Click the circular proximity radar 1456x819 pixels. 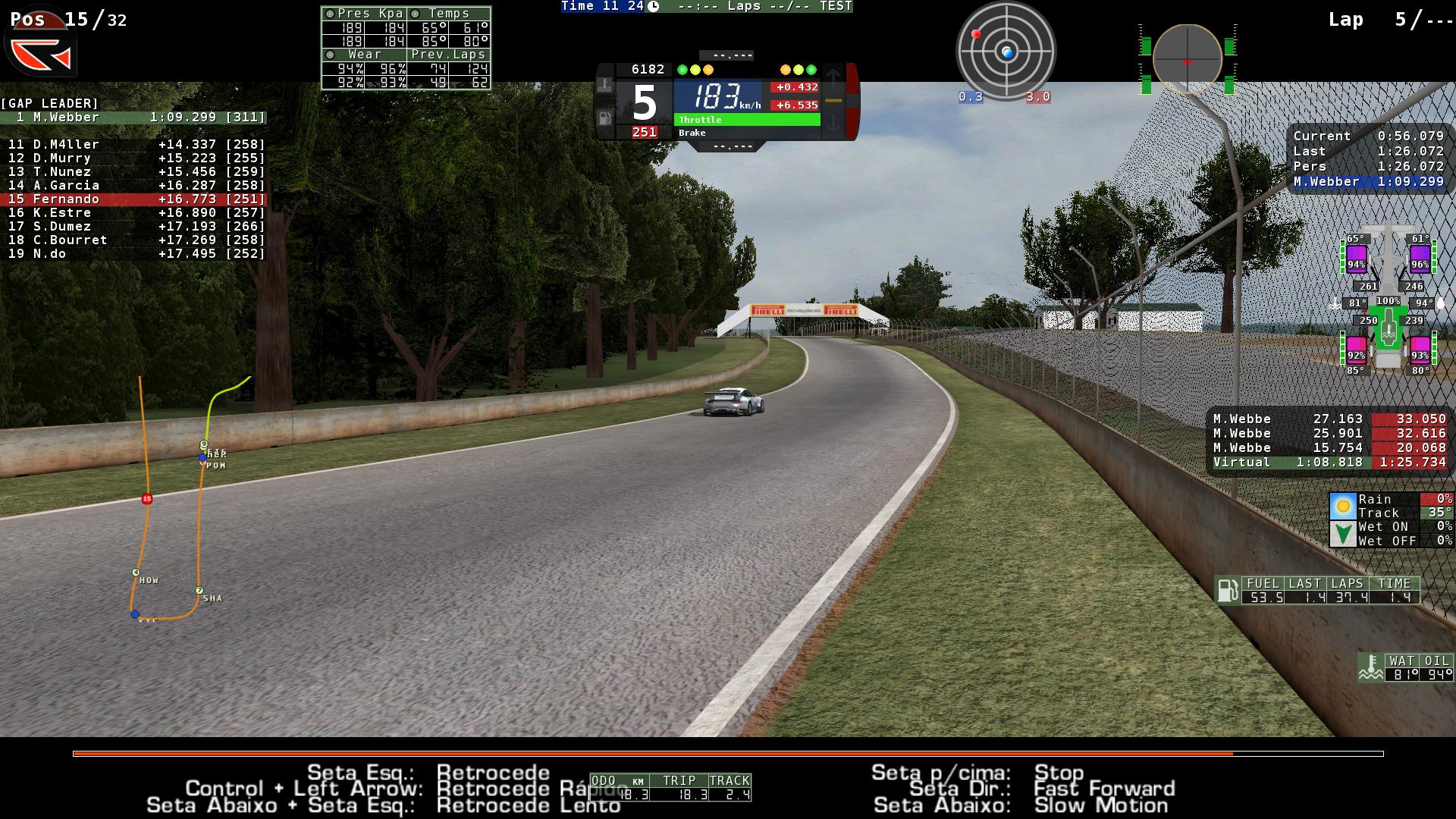(1006, 52)
